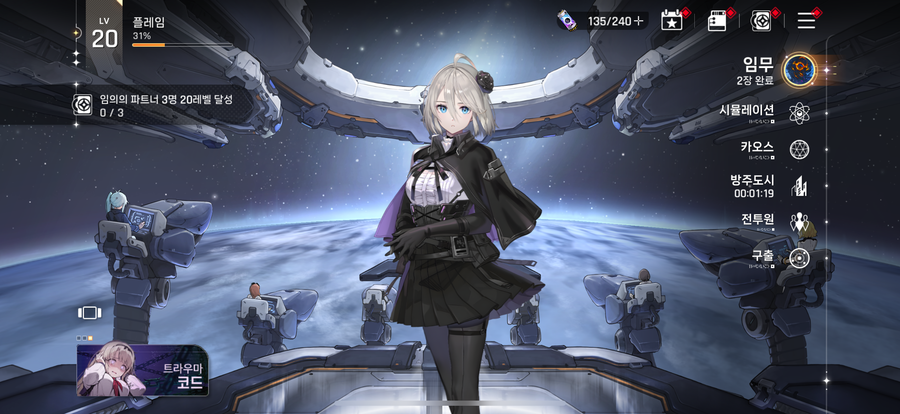Open the calendar star events icon
This screenshot has width=900, height=414.
(x=670, y=20)
